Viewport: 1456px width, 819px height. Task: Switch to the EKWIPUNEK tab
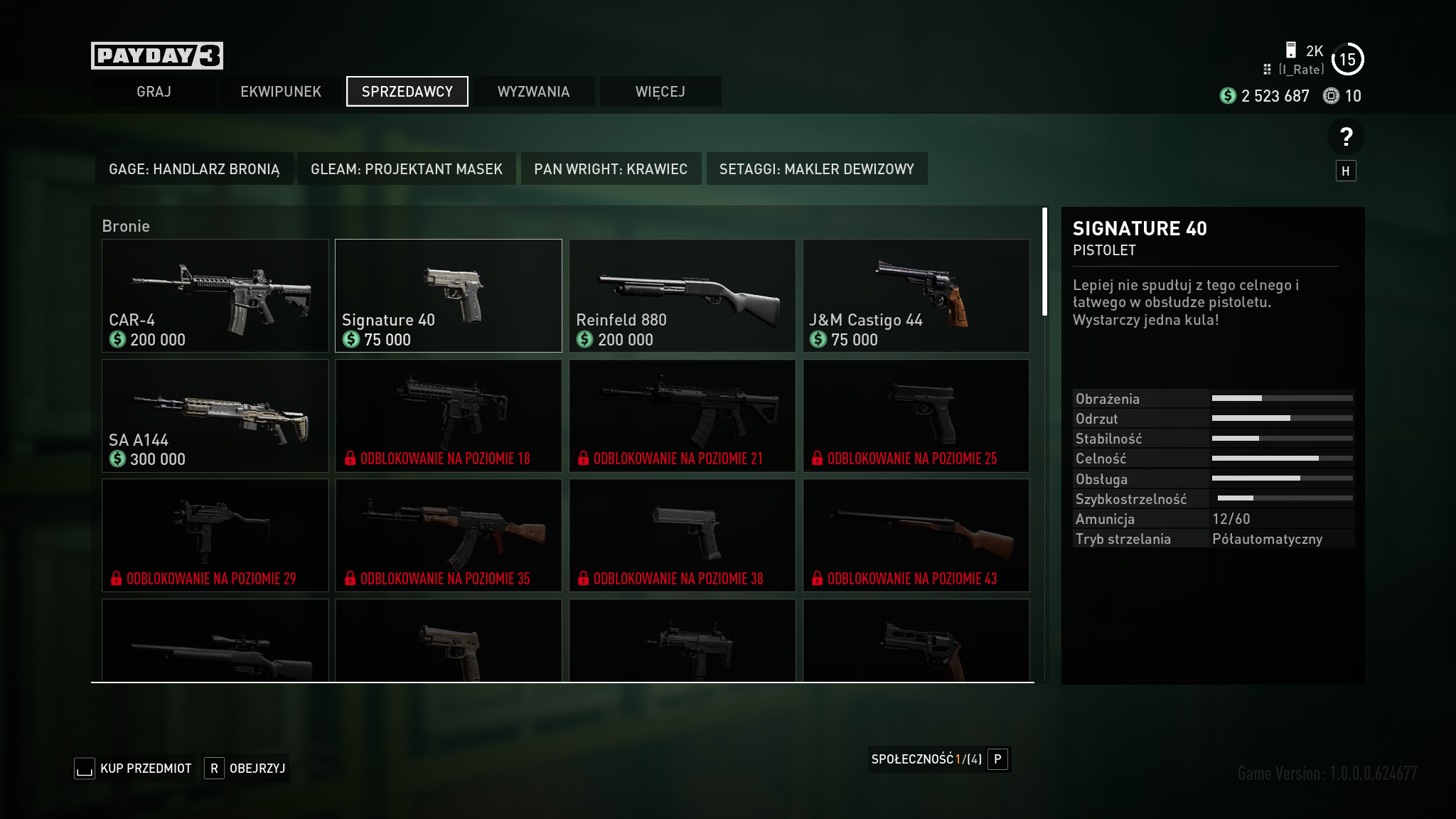281,92
